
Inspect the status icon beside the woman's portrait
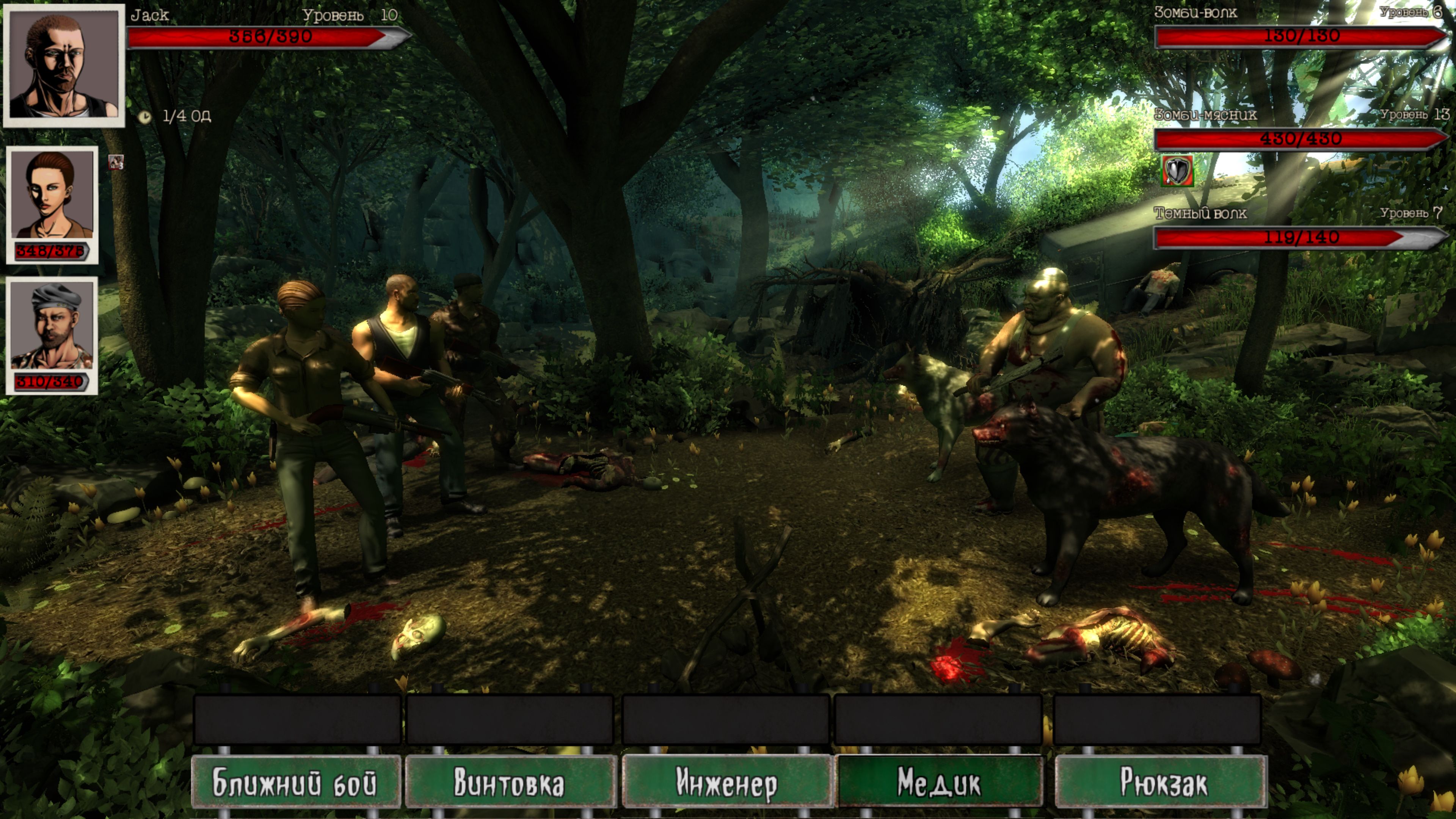[116, 163]
